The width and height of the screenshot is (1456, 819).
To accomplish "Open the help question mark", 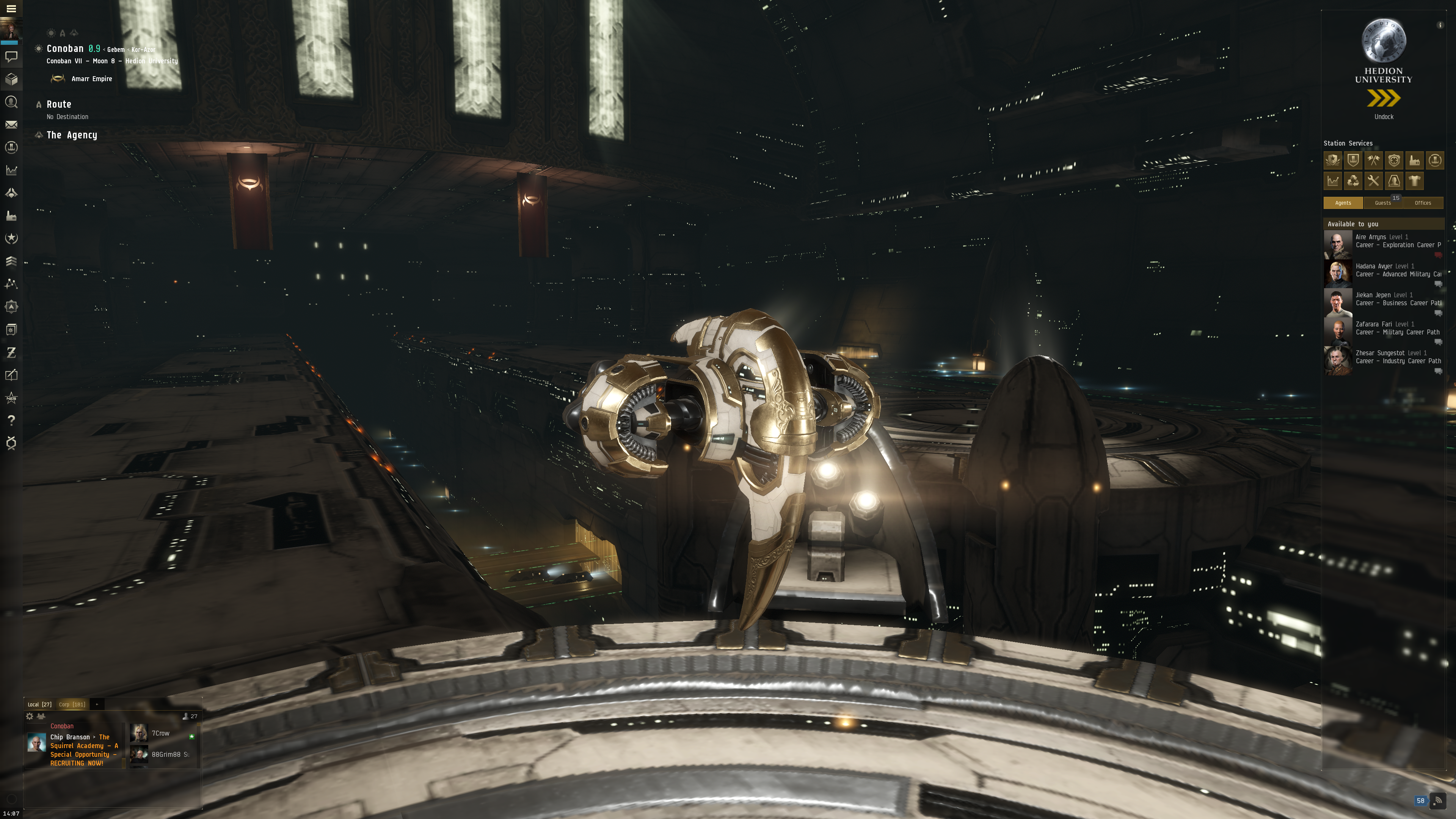I will point(11,420).
